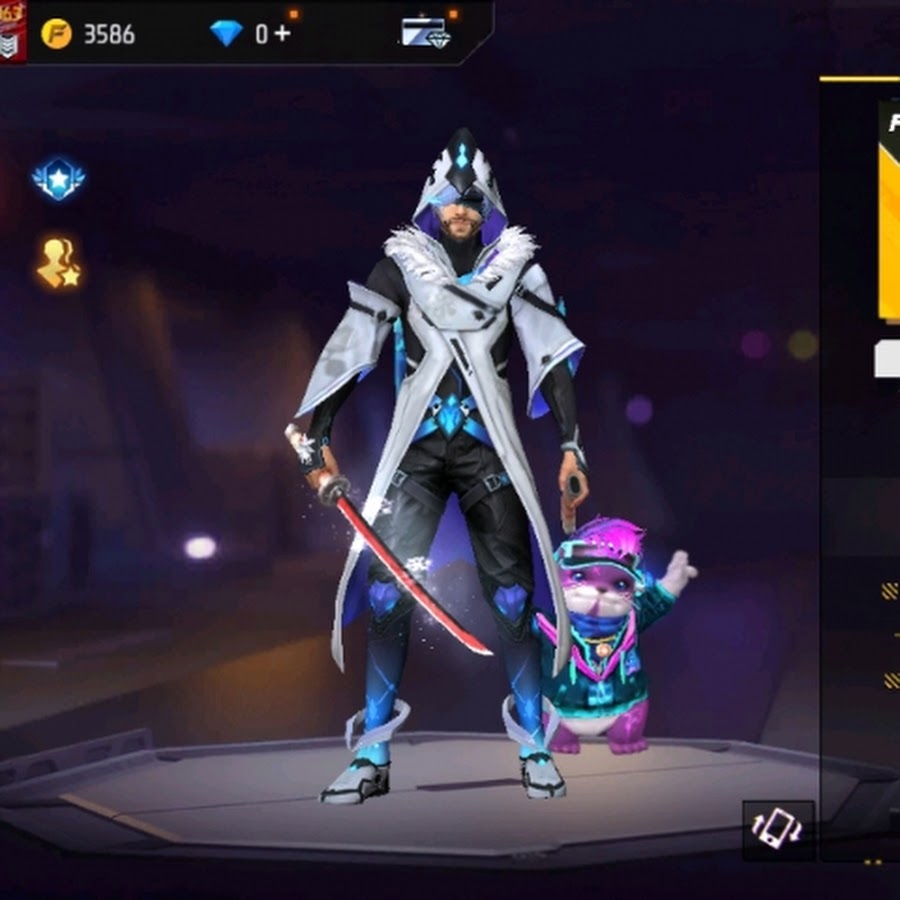This screenshot has height=900, width=900.
Task: Open the diamond membership card icon
Action: point(426,33)
